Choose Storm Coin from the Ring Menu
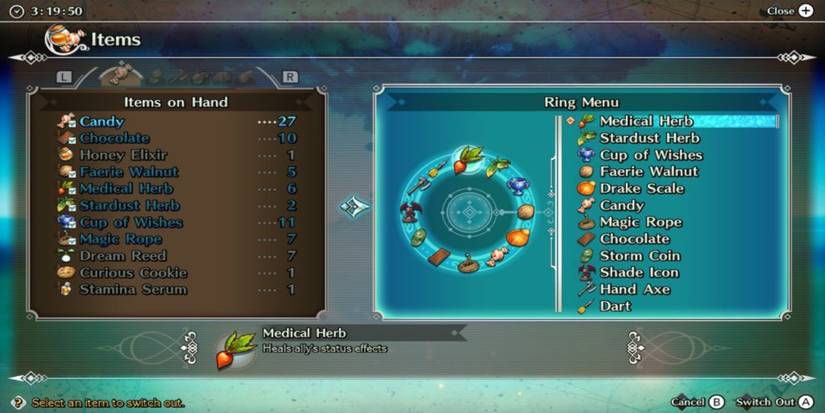The image size is (825, 413). click(x=639, y=256)
